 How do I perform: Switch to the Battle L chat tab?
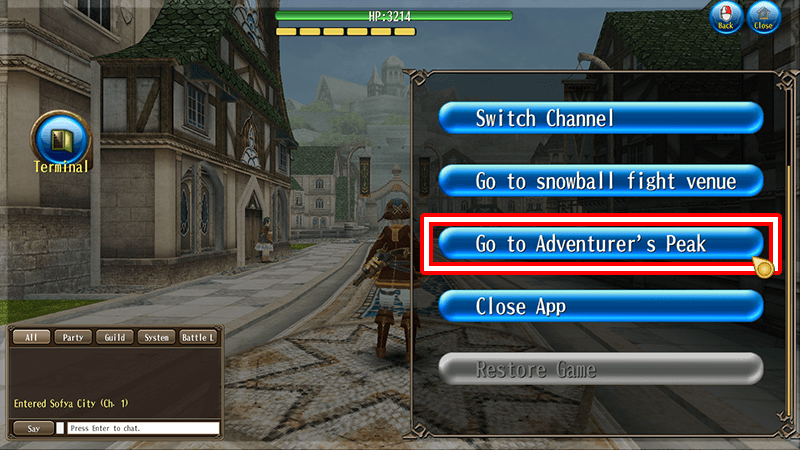point(197,337)
